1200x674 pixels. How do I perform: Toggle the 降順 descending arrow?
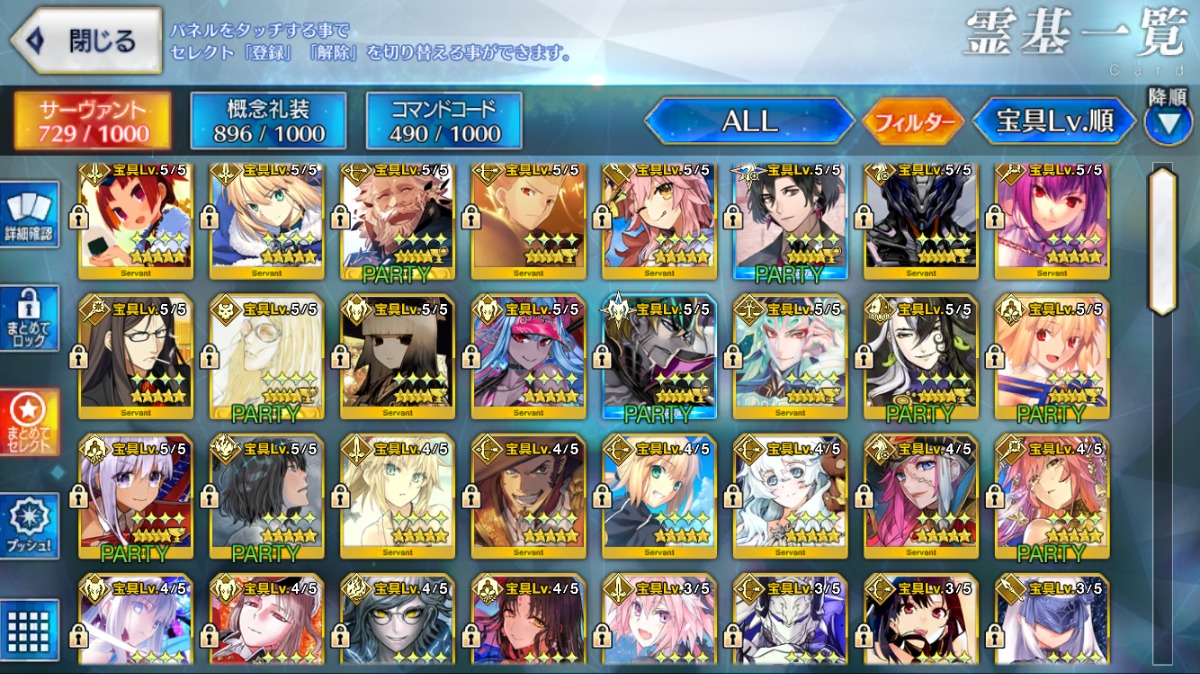coord(1167,121)
